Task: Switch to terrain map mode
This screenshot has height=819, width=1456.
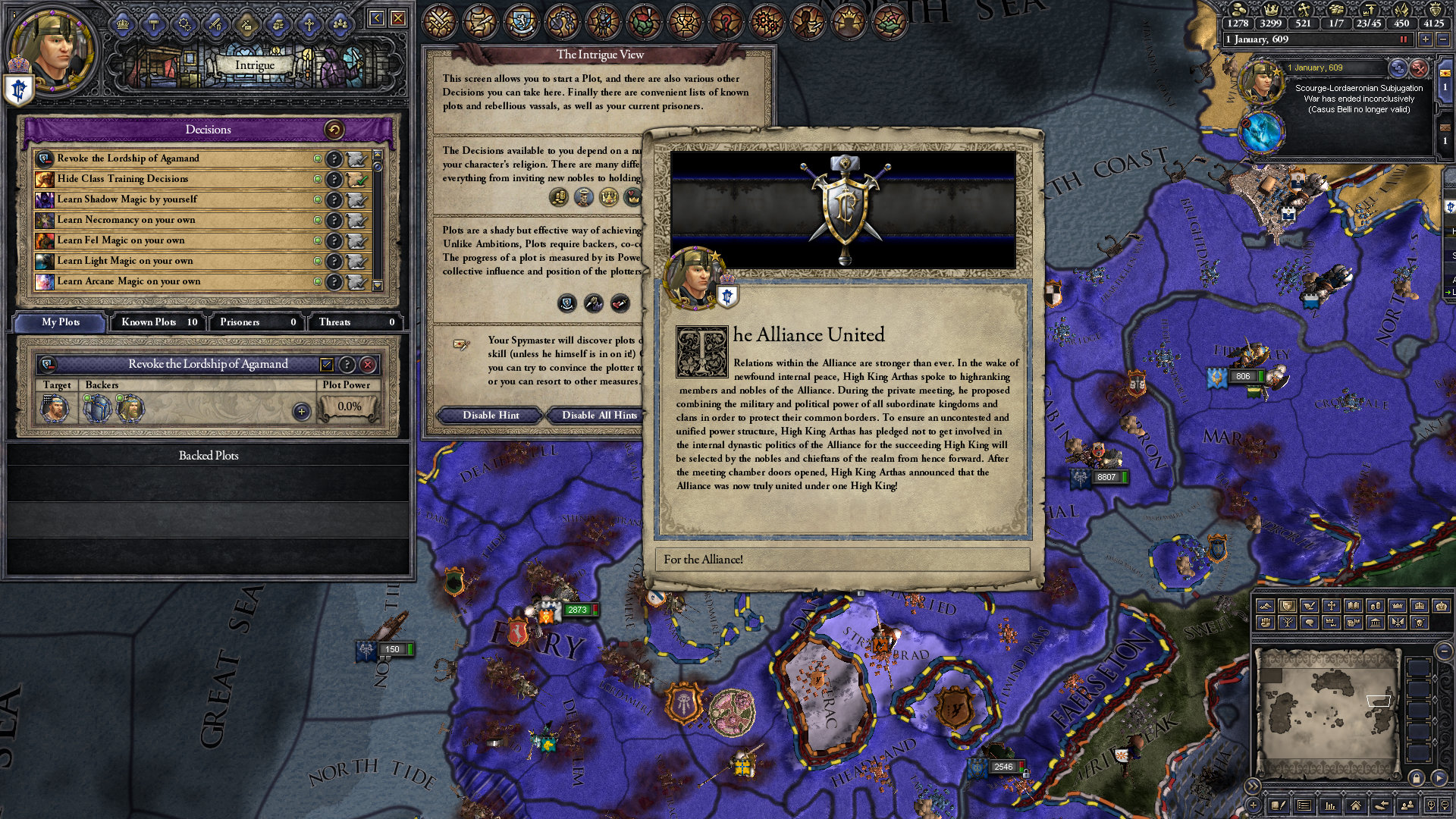Action: tap(1266, 606)
